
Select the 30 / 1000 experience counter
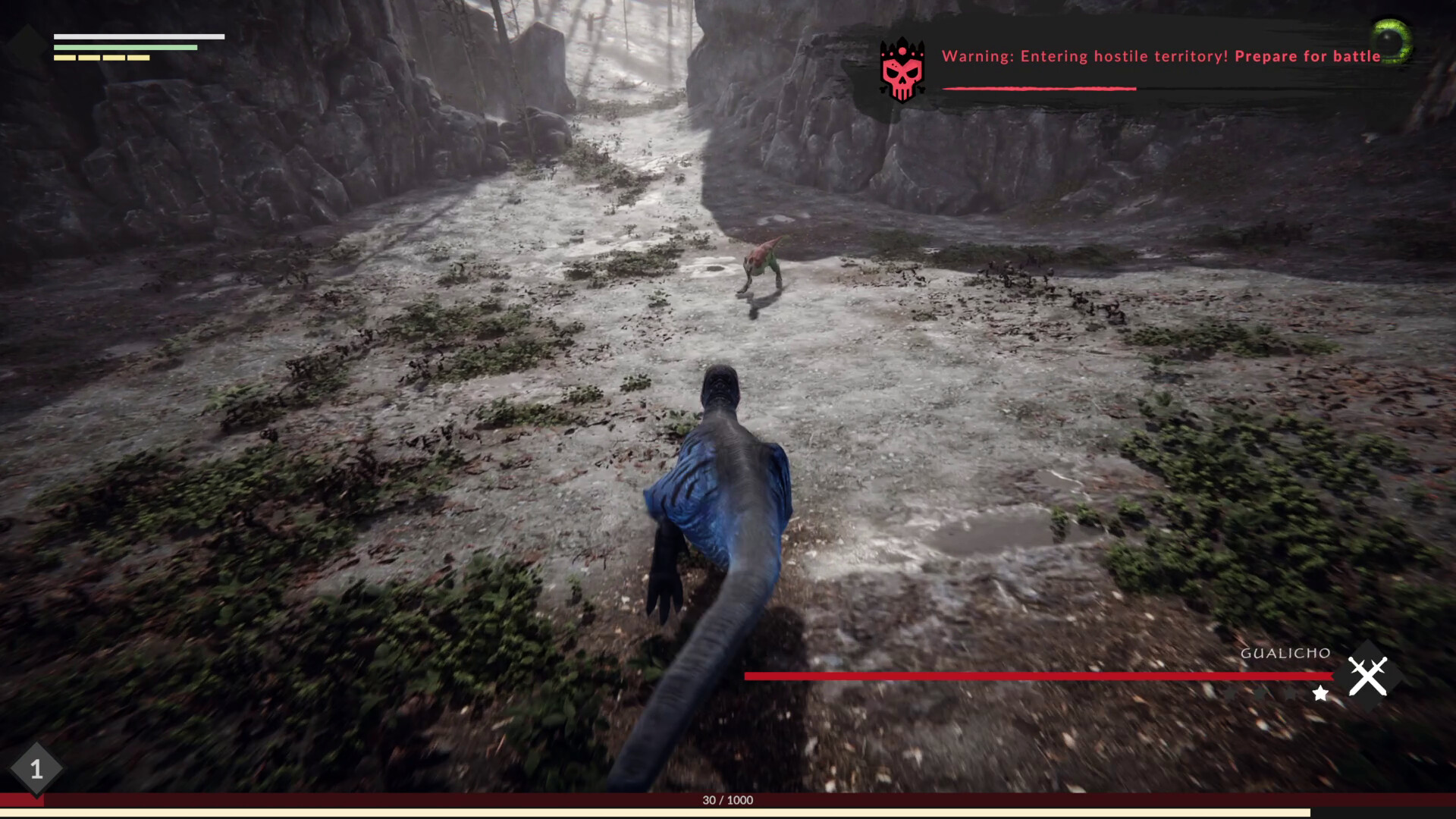[726, 799]
